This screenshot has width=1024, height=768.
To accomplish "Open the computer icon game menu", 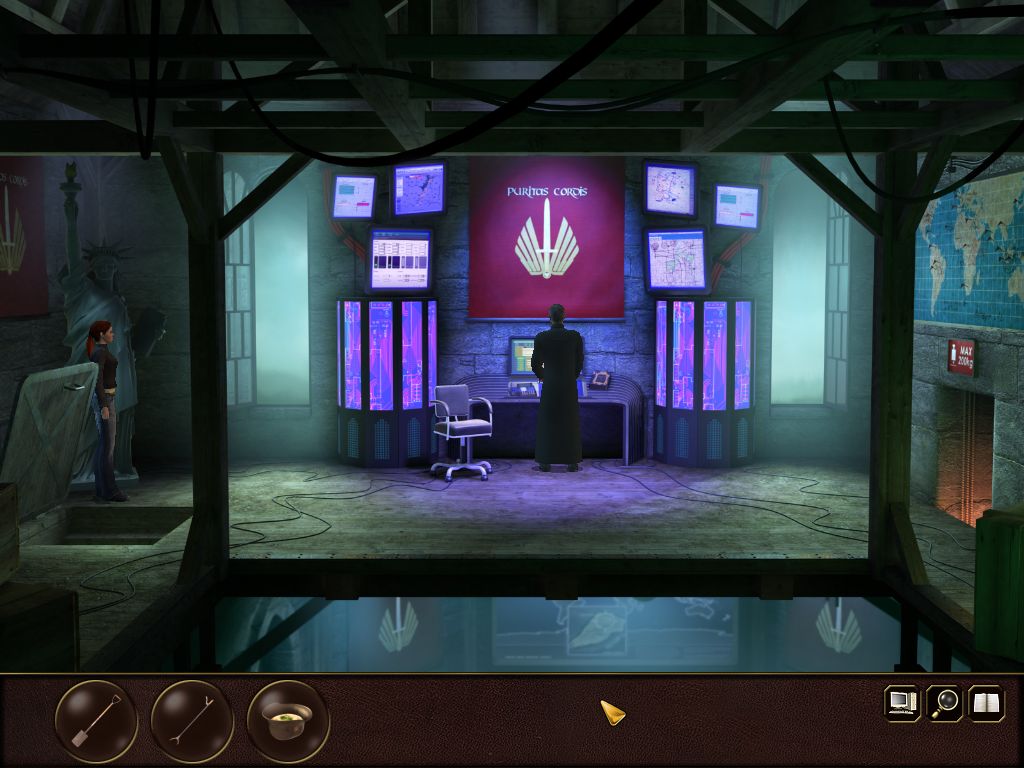I will (x=902, y=702).
